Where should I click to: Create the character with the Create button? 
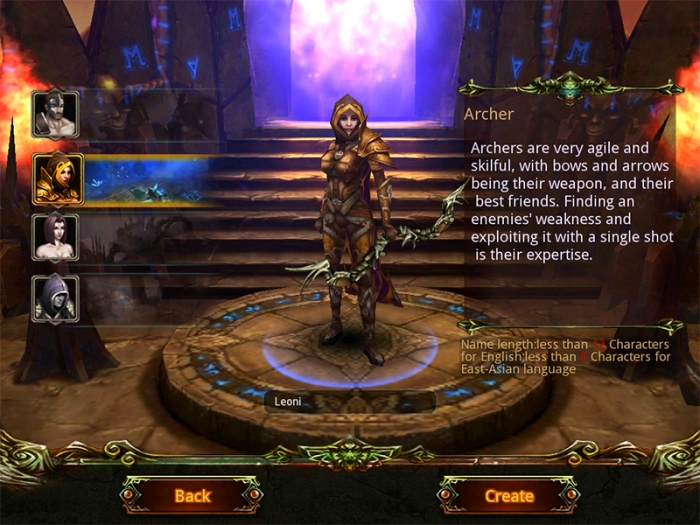pos(509,495)
